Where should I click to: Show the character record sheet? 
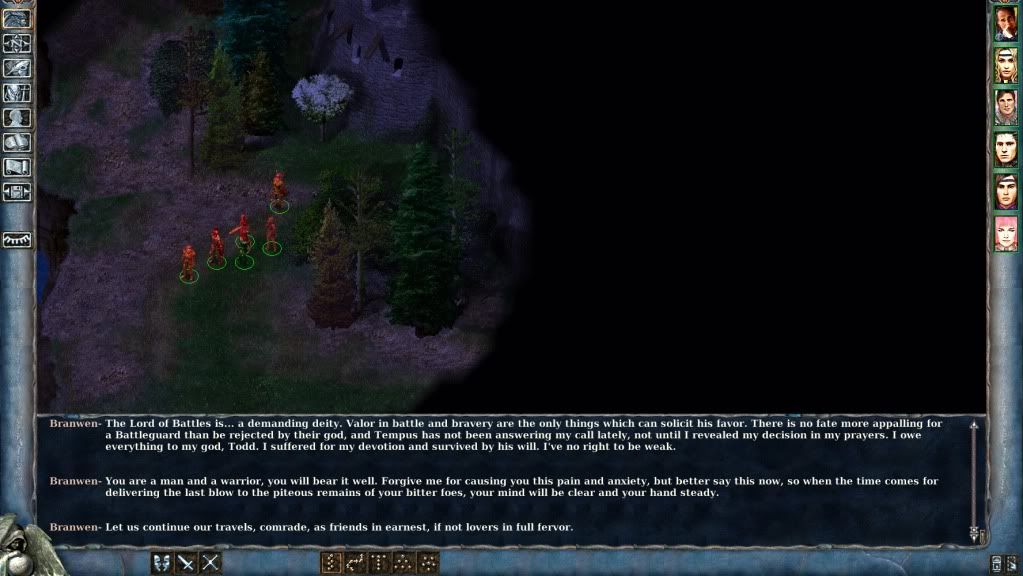point(17,118)
